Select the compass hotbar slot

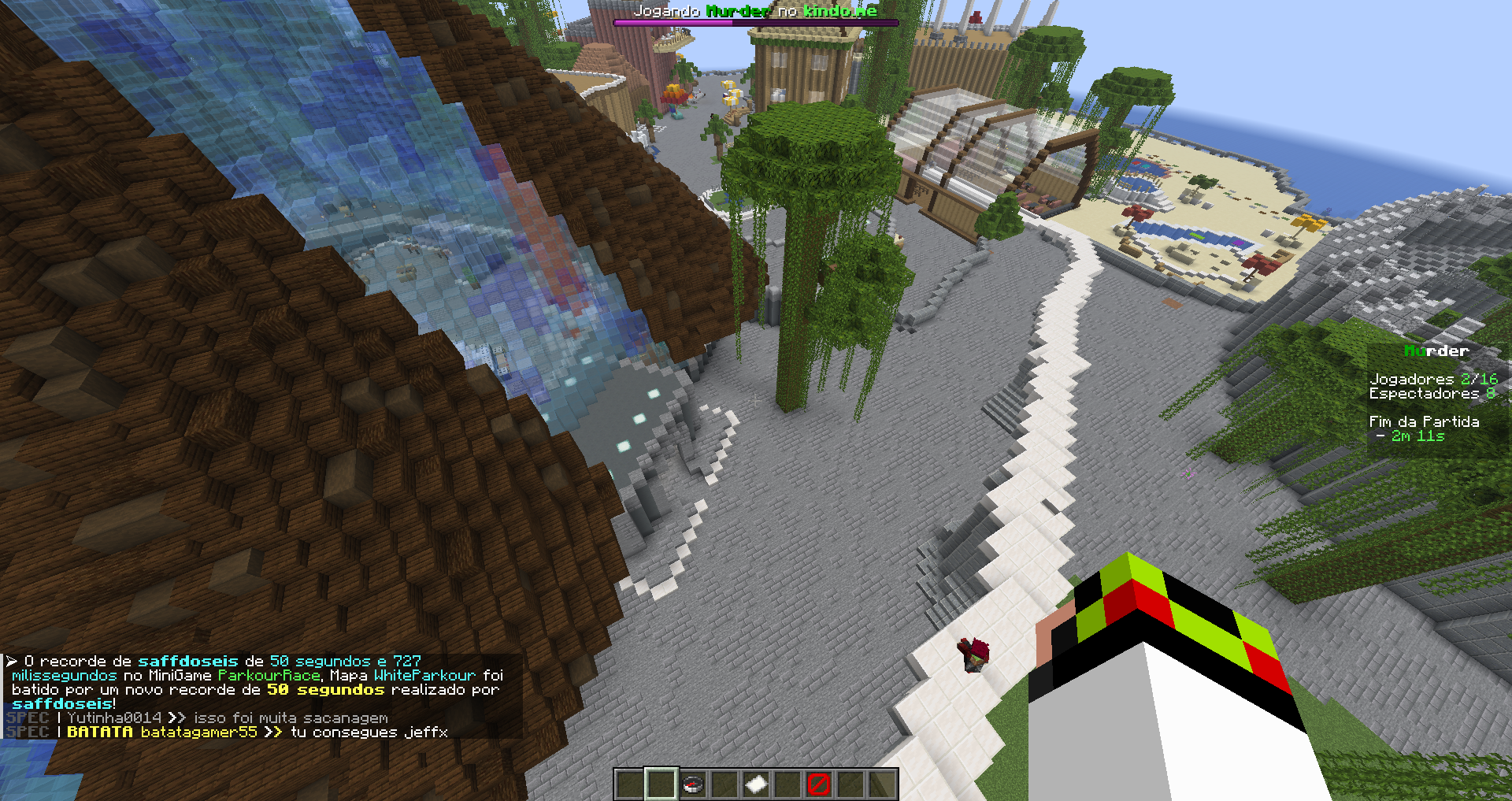[693, 784]
